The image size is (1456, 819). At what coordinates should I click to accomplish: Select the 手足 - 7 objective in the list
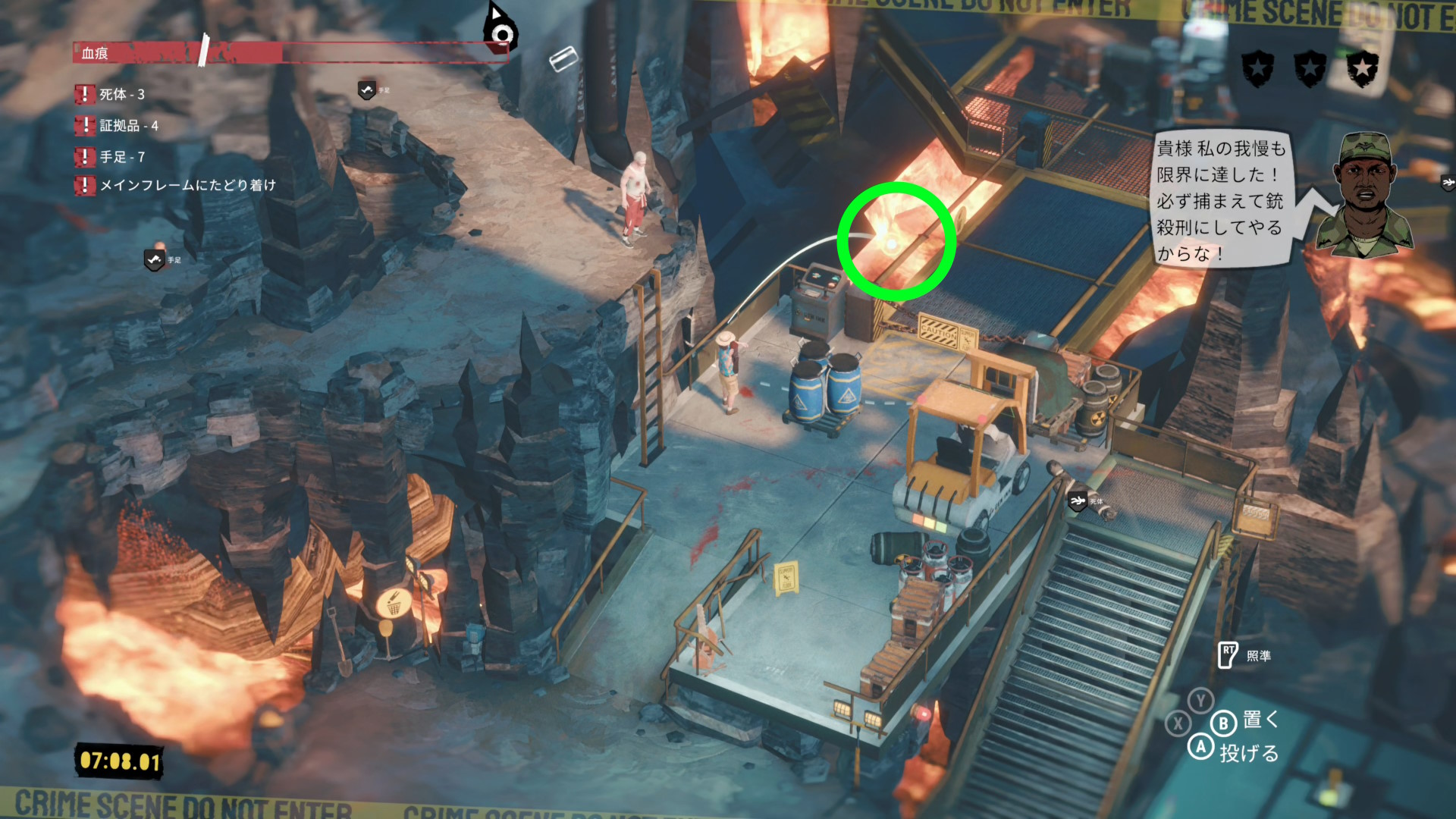coord(121,157)
